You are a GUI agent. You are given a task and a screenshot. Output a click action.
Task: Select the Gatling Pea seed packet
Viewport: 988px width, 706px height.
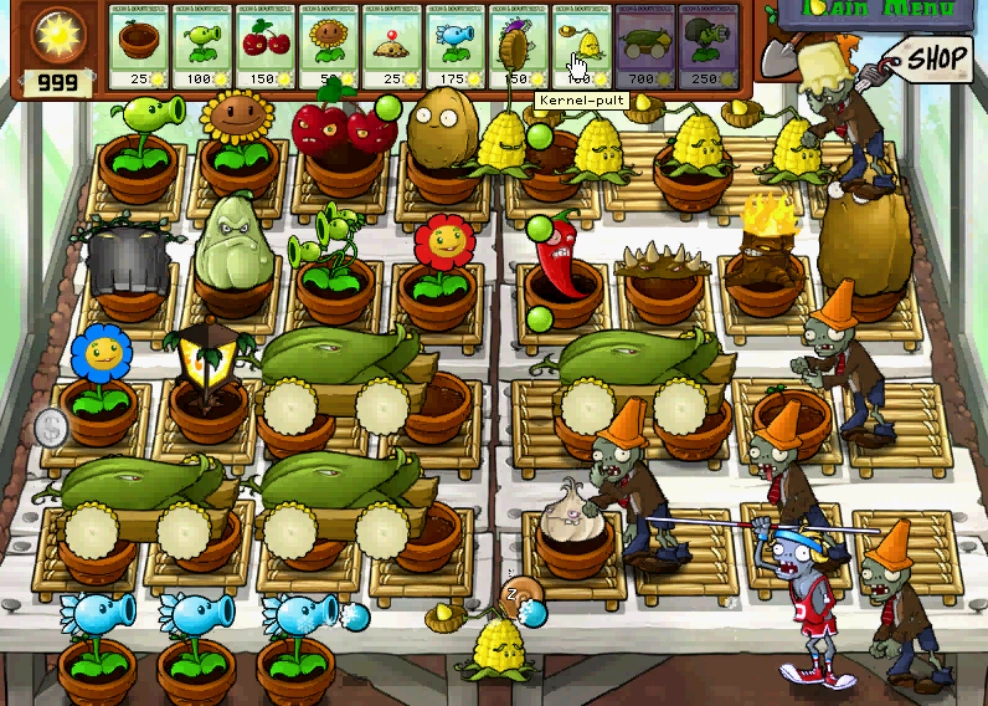[708, 46]
